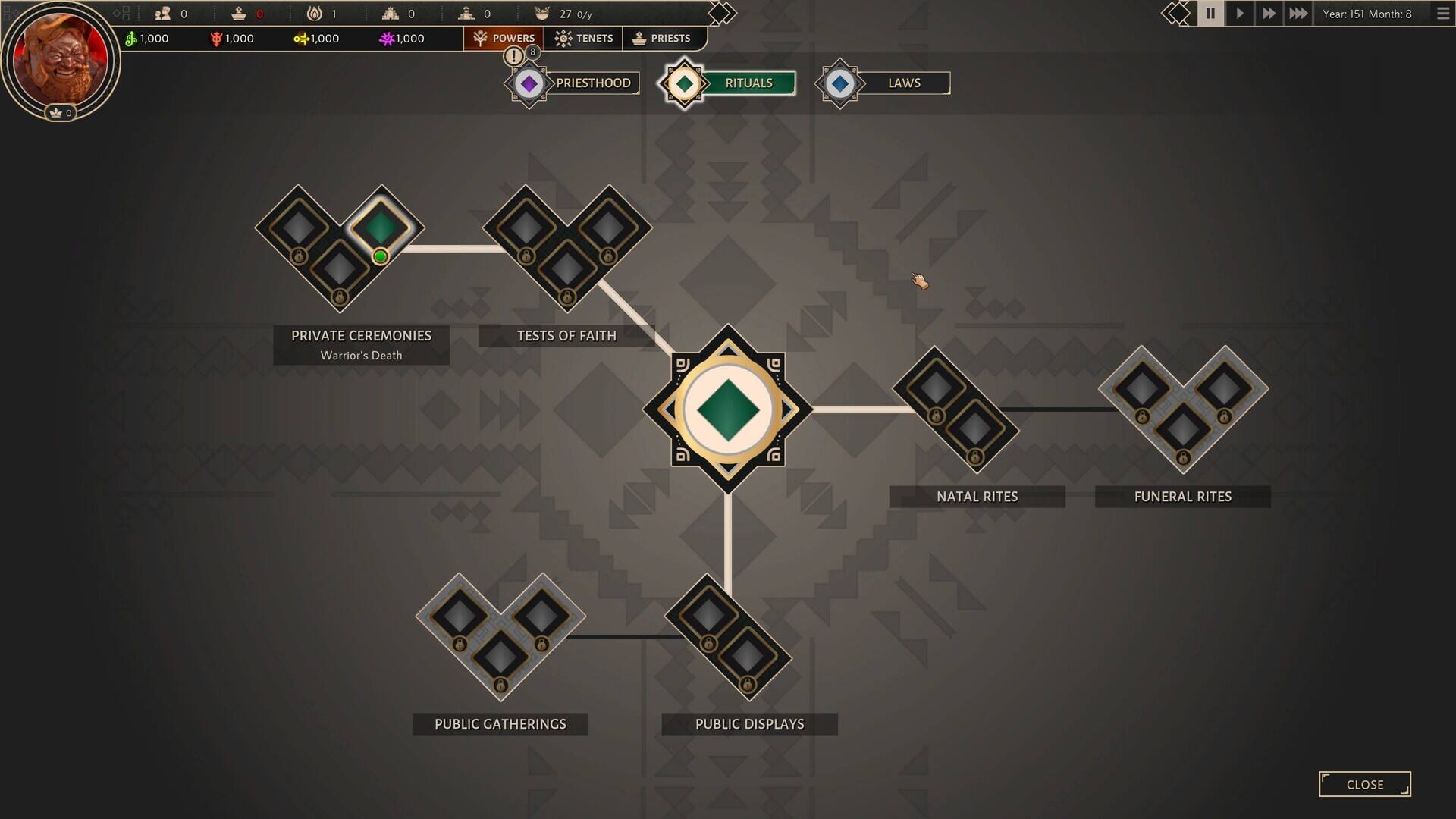Select the Public Gatherings label
Viewport: 1456px width, 819px height.
pos(500,724)
